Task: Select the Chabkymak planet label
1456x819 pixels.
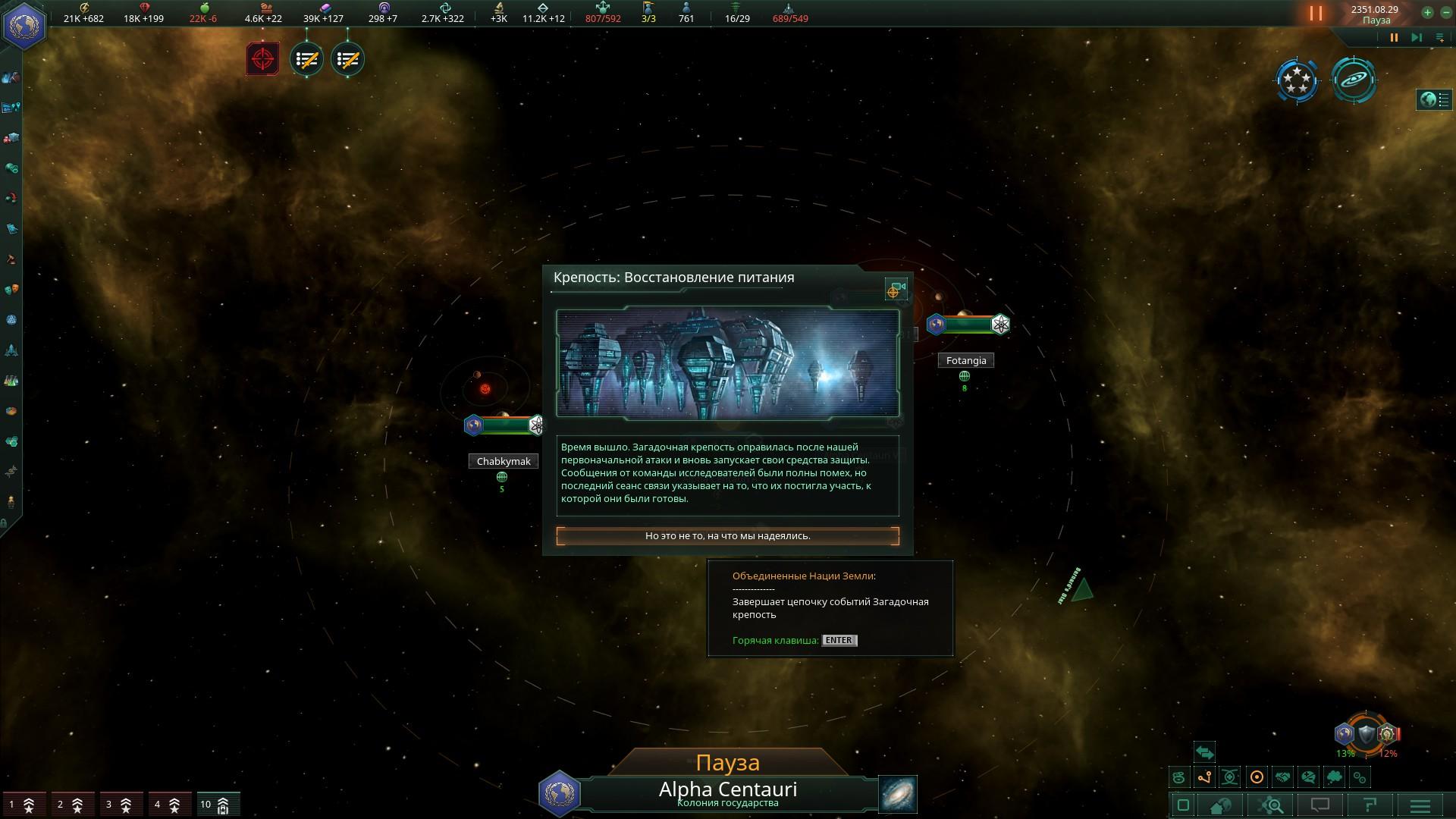Action: 503,461
